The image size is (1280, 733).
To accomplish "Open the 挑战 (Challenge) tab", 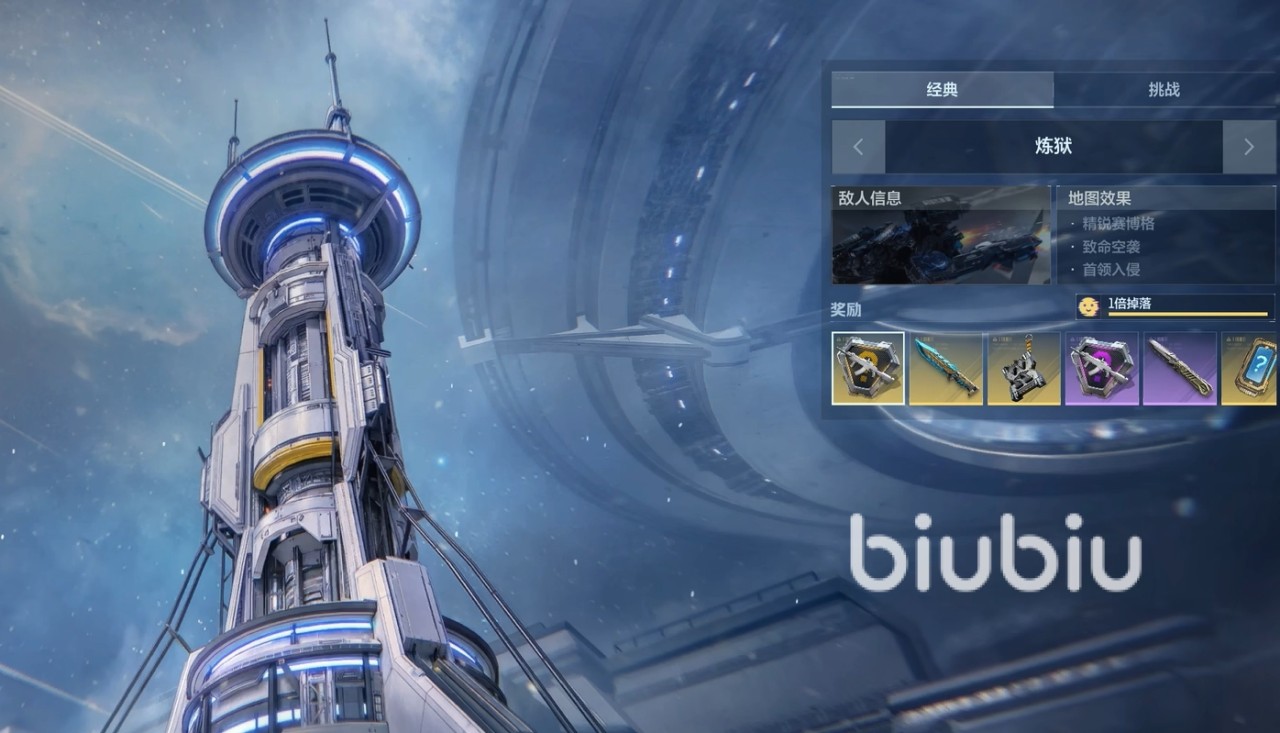I will coord(1164,90).
